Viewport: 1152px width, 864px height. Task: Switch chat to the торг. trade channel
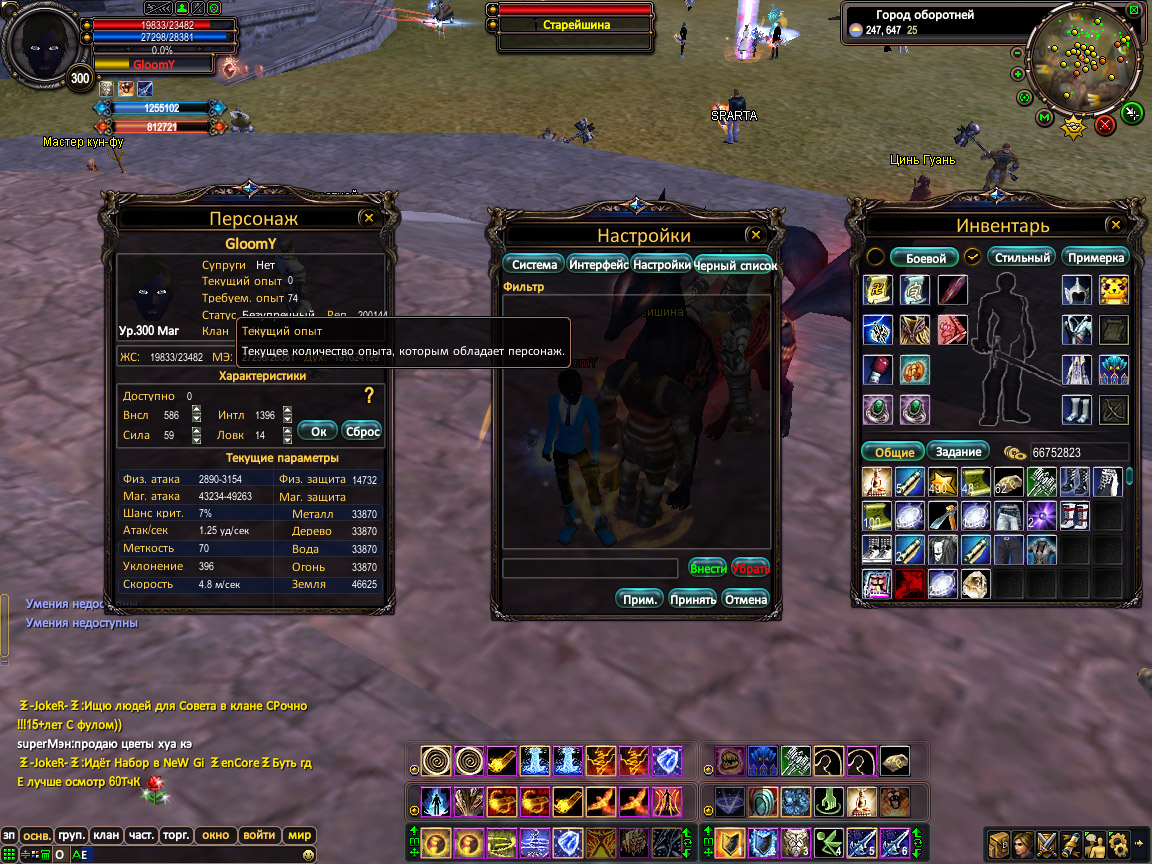click(176, 835)
